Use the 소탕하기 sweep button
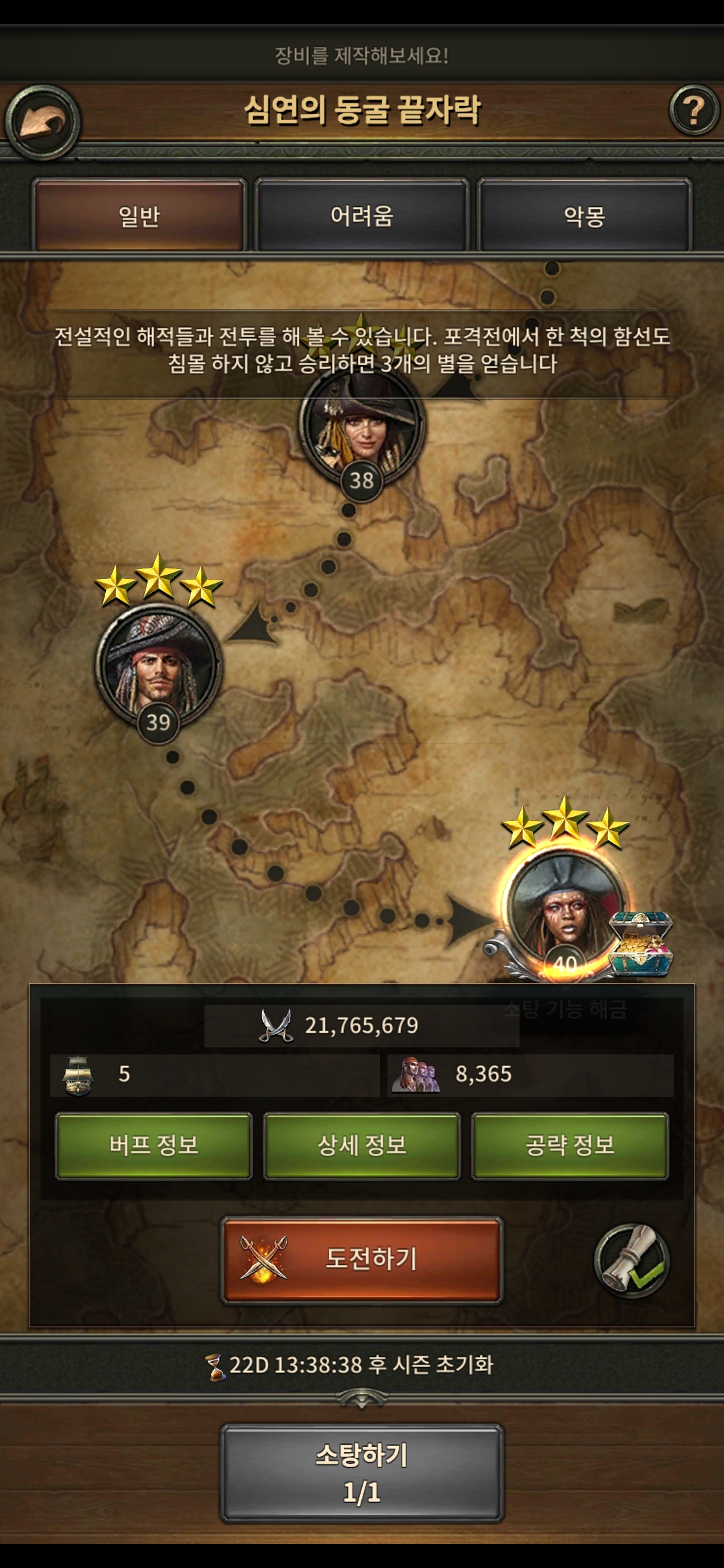 (x=362, y=1473)
